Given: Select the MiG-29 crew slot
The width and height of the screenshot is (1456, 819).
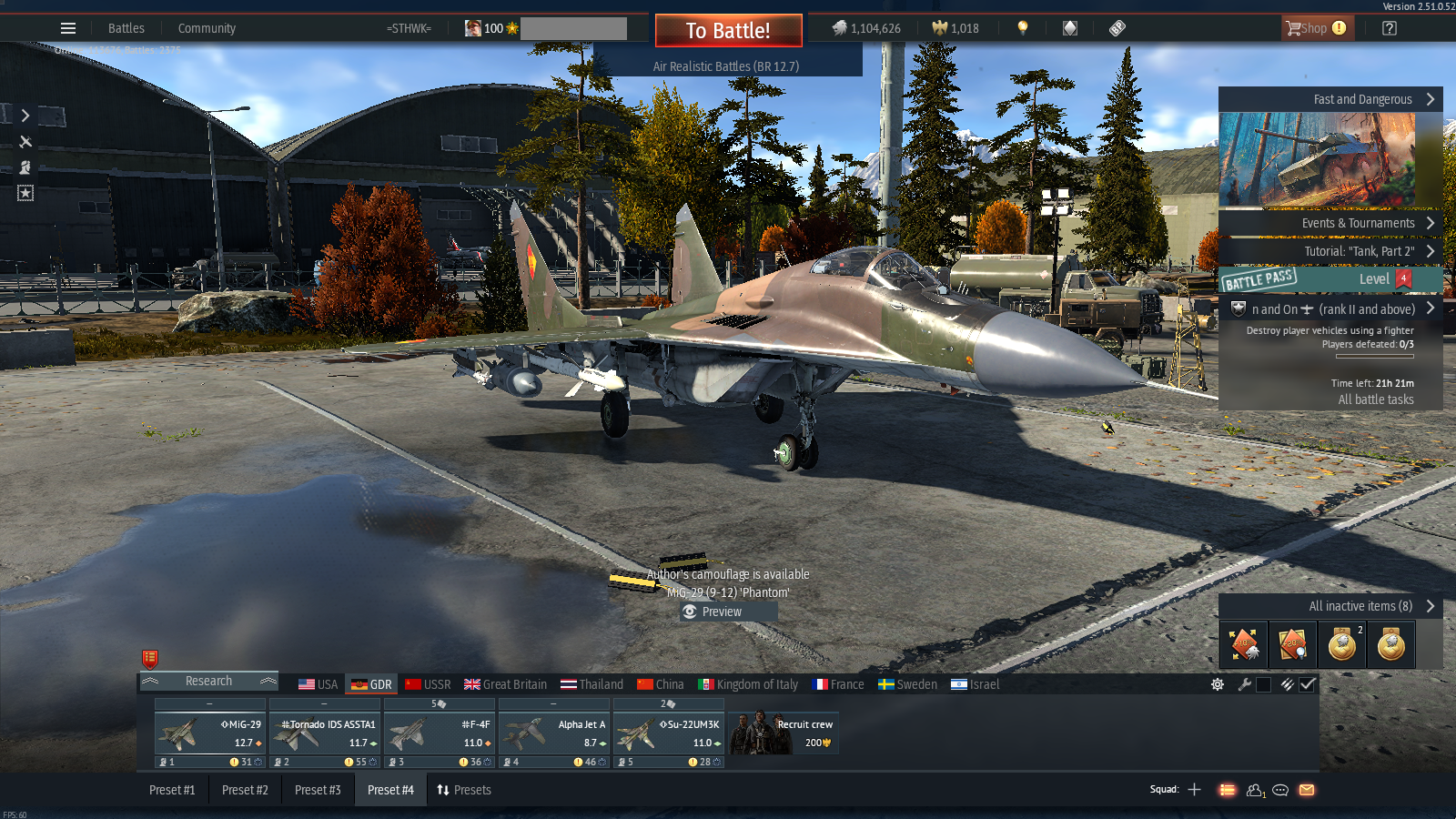Looking at the screenshot, I should 210,733.
